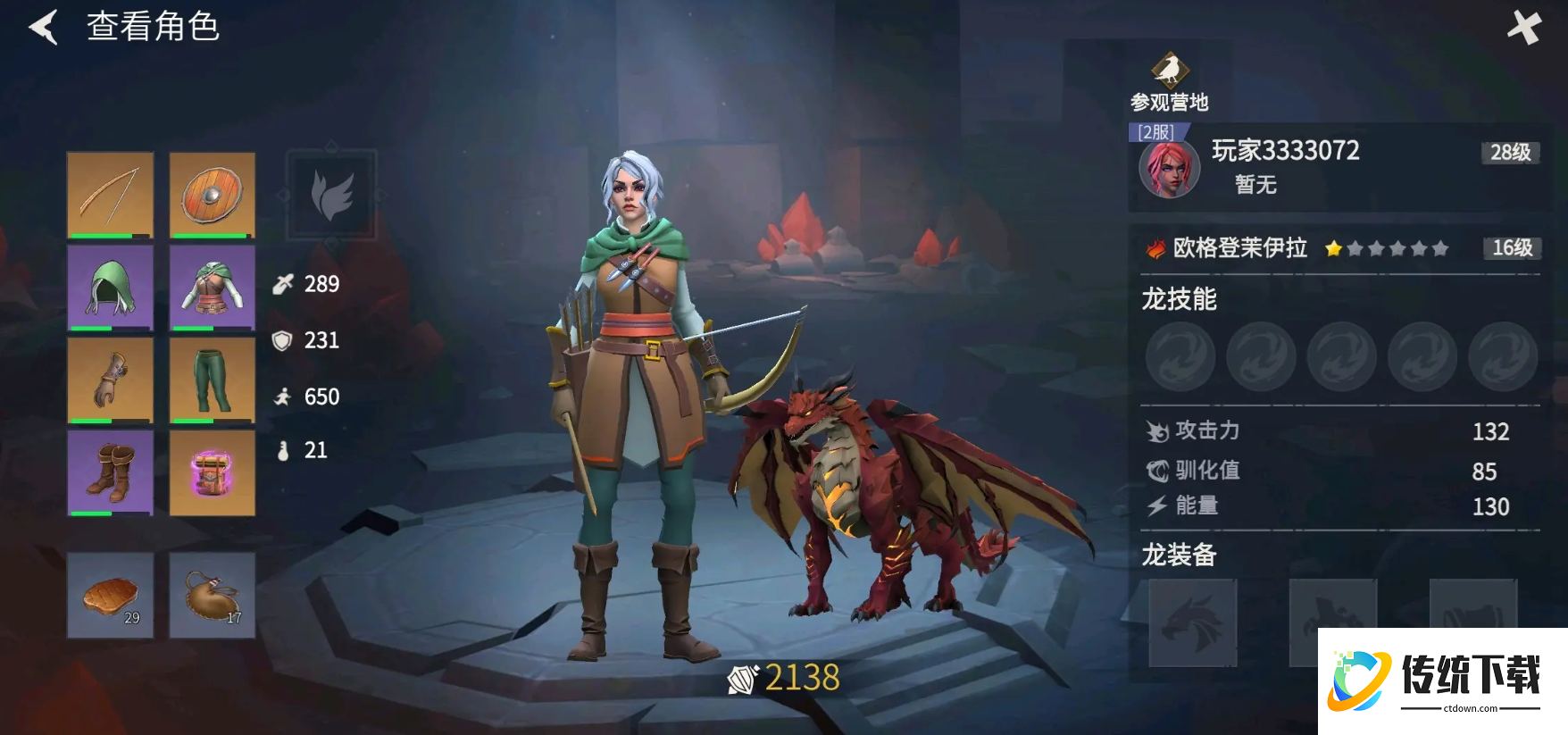Inspect the green hood helmet slot

coord(111,288)
